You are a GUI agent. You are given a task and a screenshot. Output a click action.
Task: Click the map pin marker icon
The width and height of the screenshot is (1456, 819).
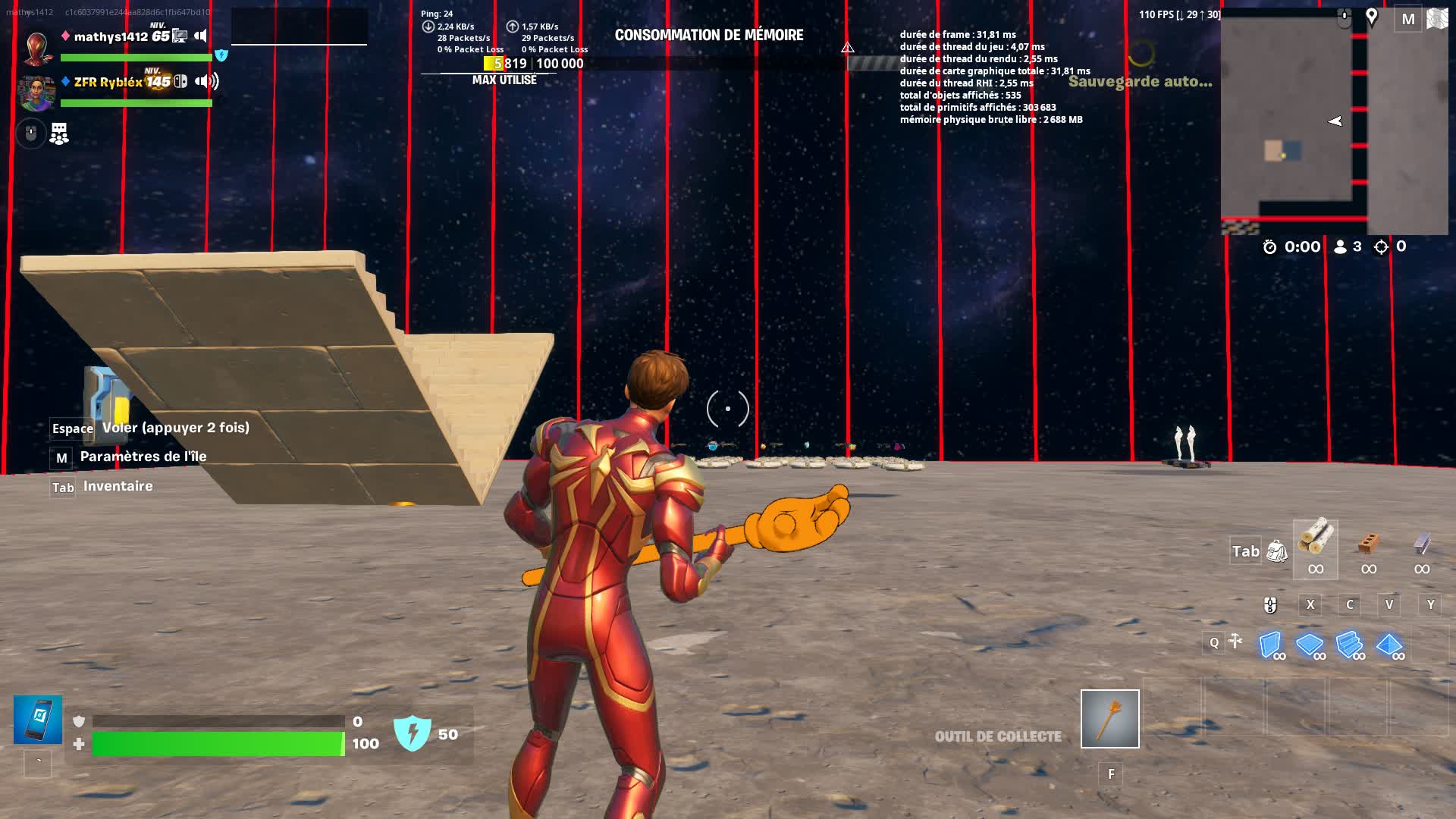pos(1372,17)
